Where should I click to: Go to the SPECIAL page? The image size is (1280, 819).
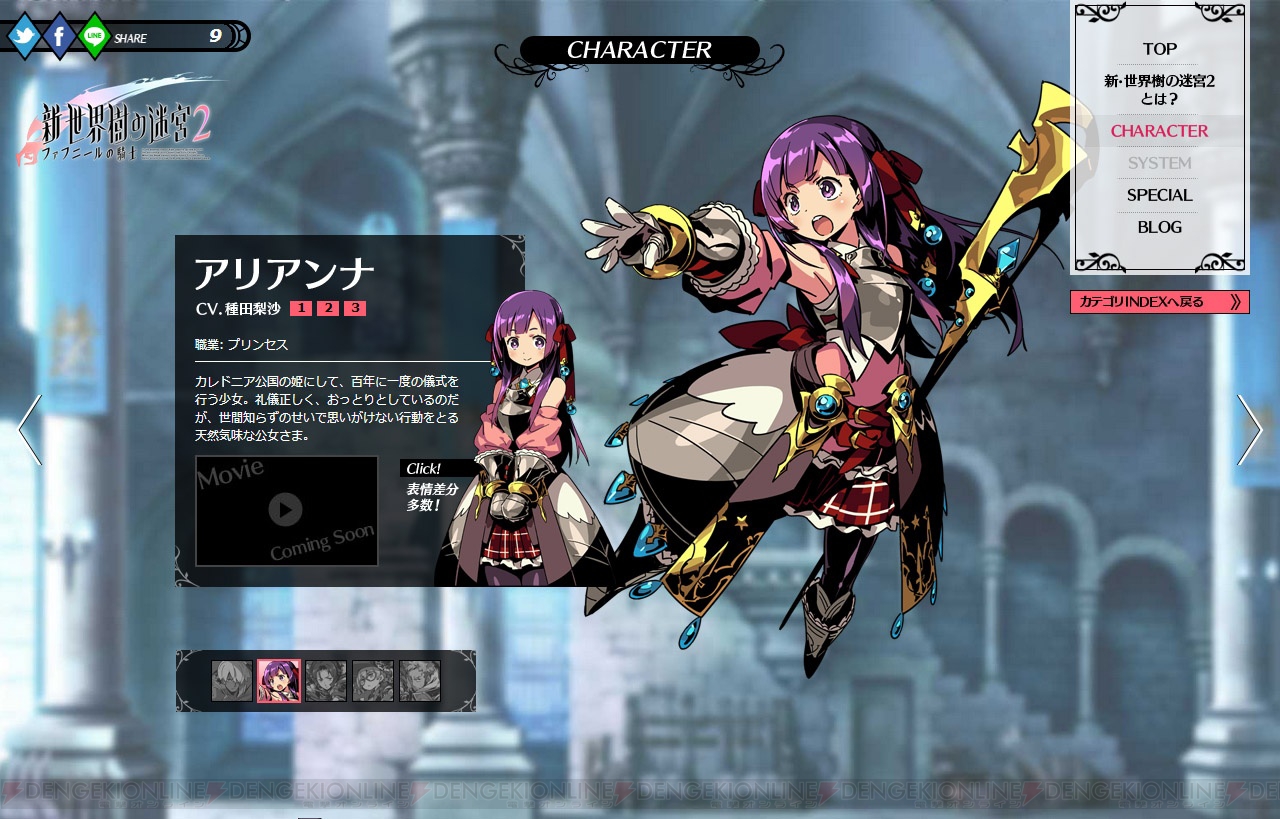1159,195
